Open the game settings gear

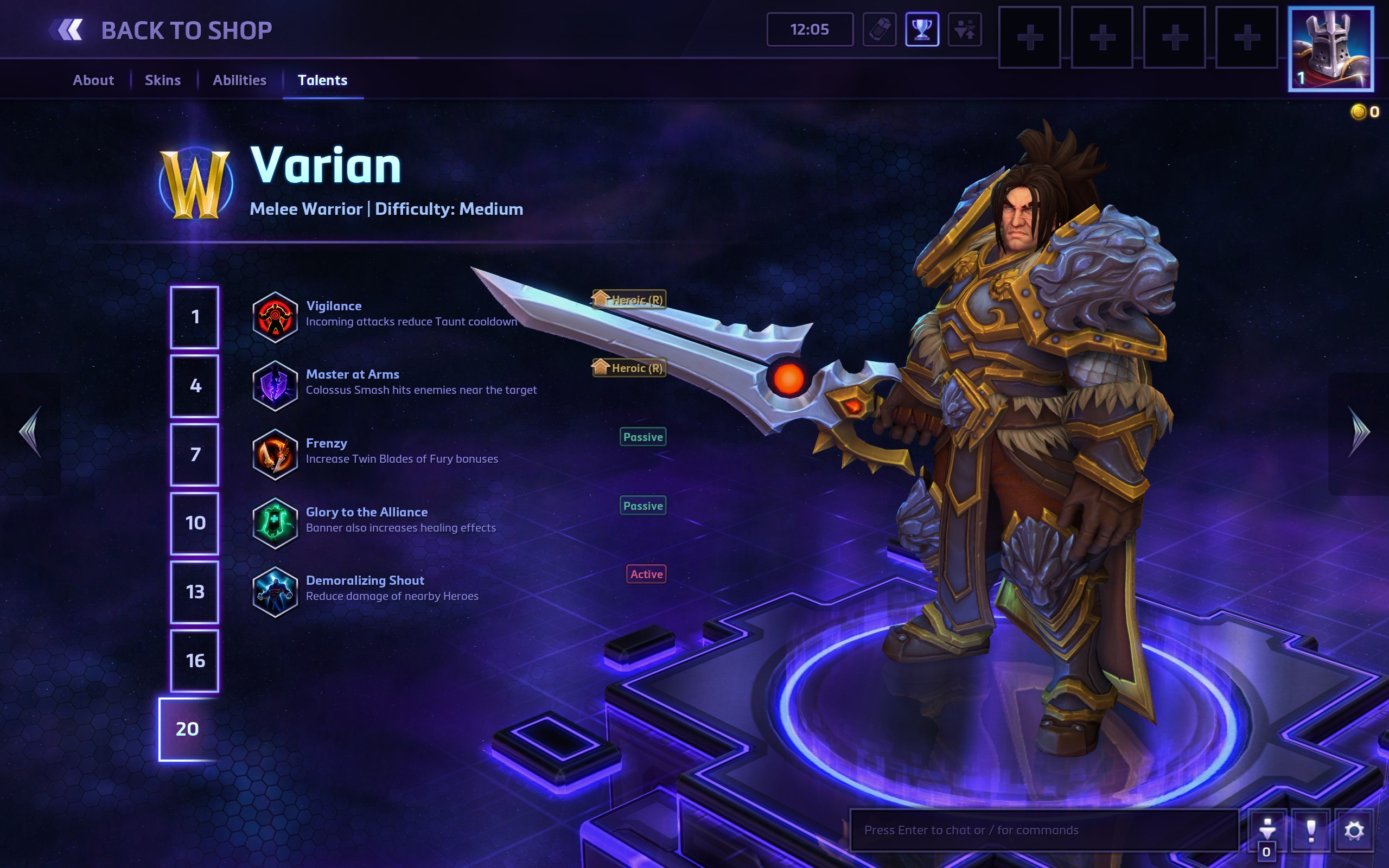(1354, 830)
